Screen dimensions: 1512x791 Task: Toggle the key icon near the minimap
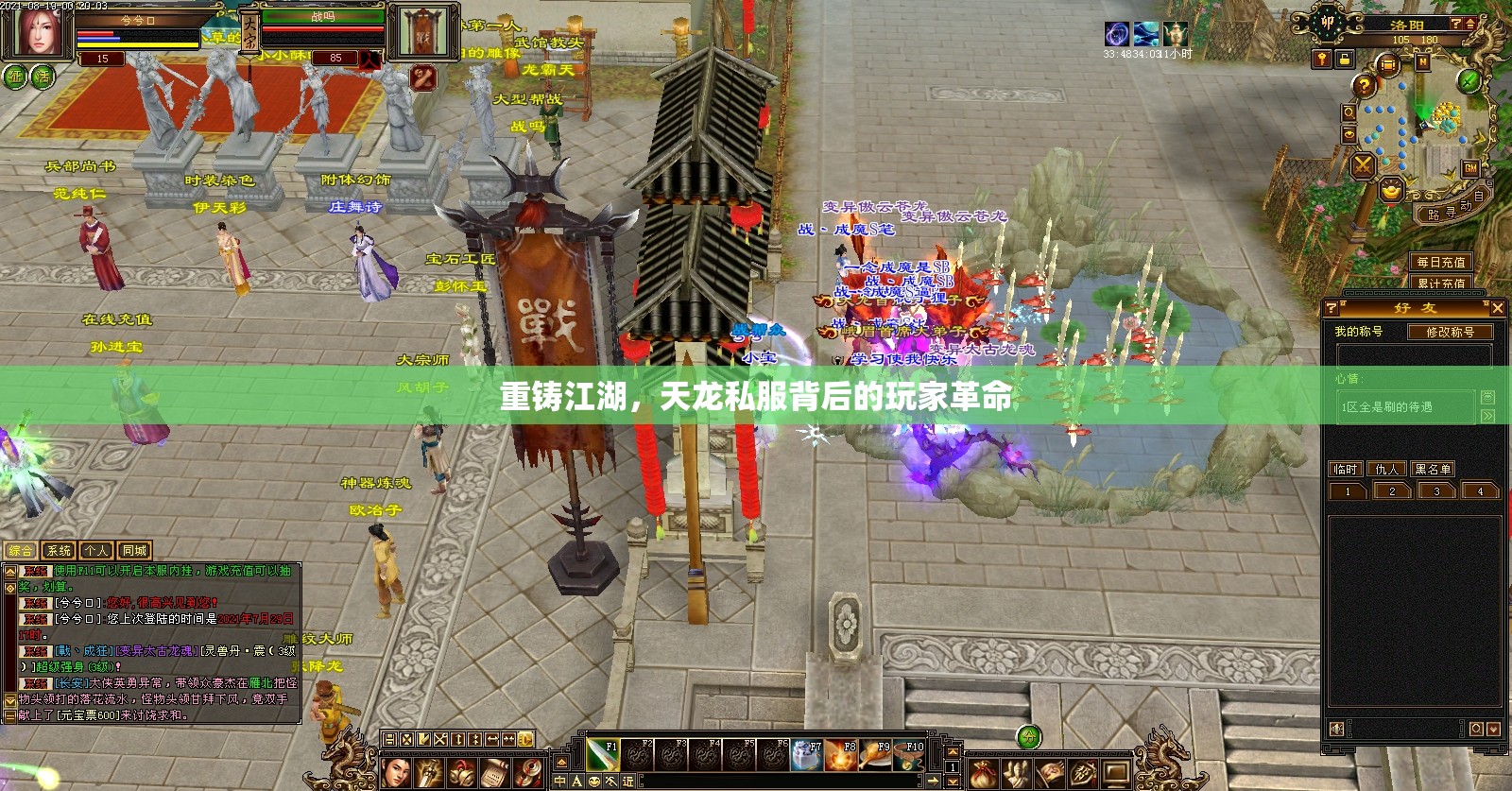pos(1321,60)
